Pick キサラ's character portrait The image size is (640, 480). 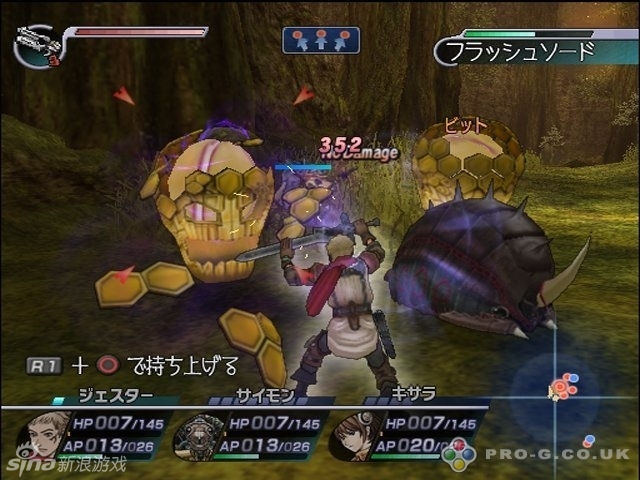(354, 433)
